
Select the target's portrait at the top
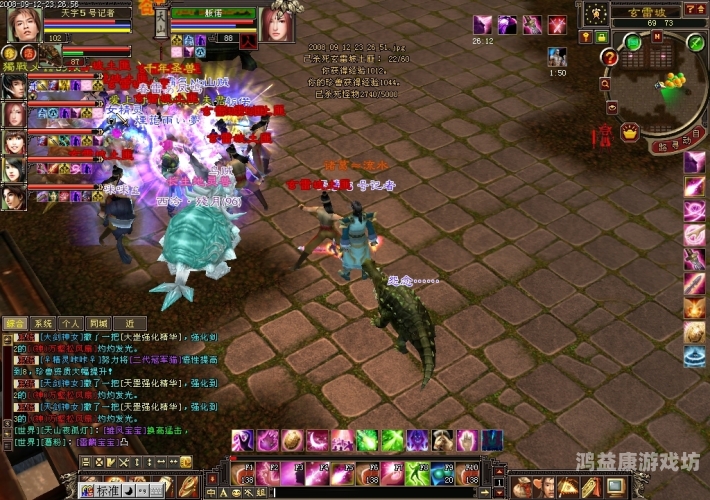tap(276, 25)
